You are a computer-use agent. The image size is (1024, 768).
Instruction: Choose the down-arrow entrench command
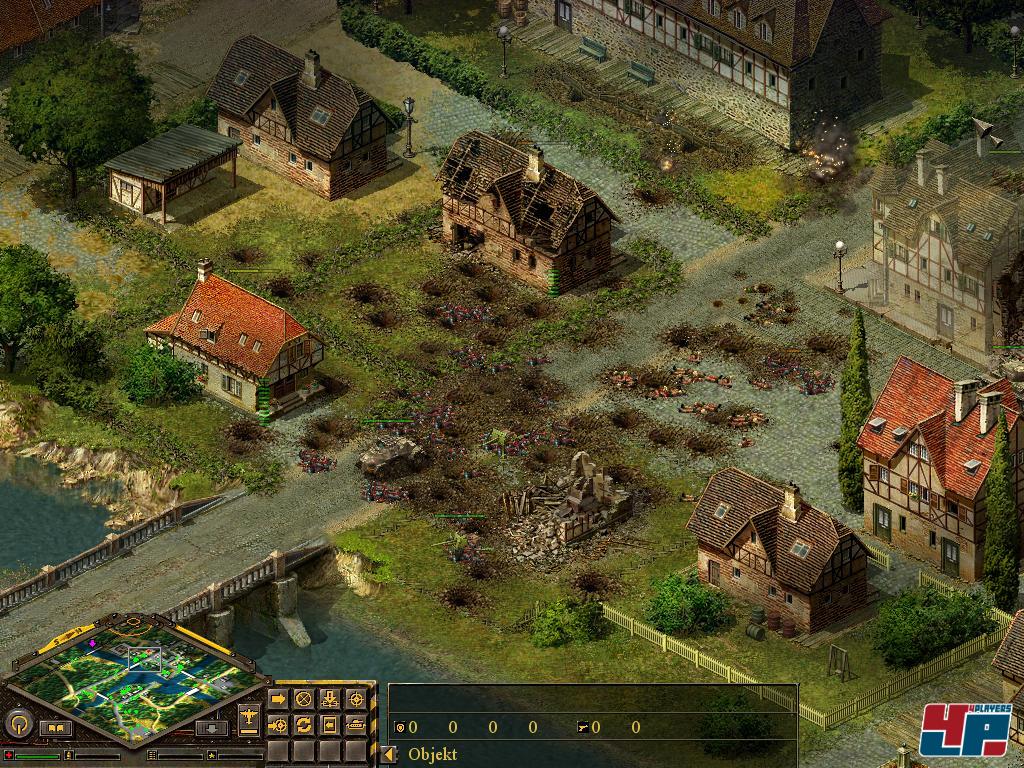(x=330, y=698)
